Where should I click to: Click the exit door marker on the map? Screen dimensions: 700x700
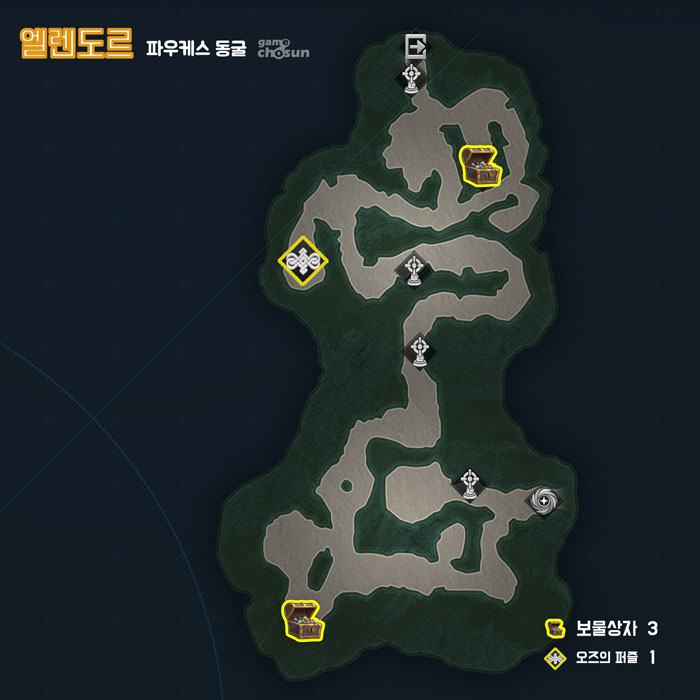tap(416, 46)
